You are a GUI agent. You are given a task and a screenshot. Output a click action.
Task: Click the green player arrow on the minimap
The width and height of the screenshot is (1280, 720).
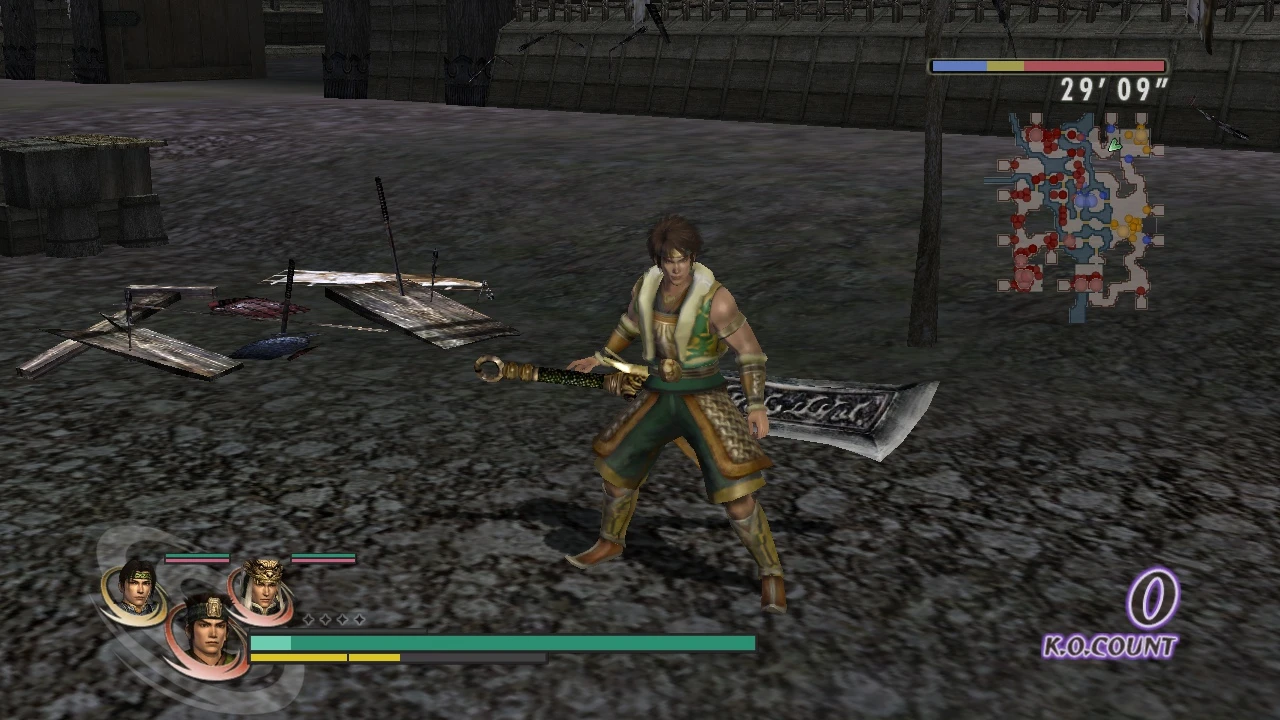coord(1115,144)
